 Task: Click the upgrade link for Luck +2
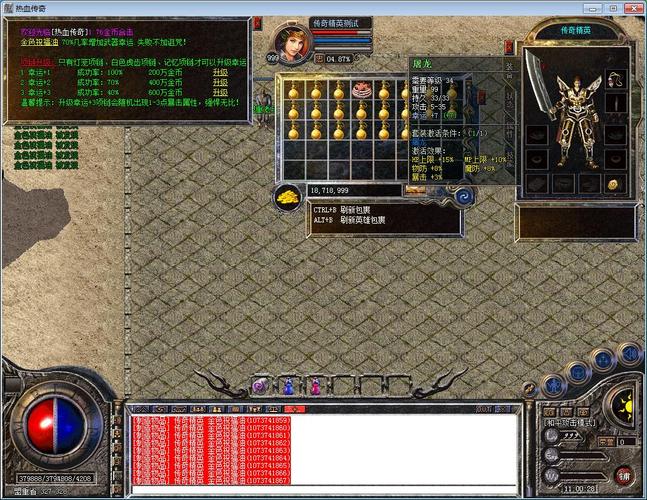pos(219,81)
